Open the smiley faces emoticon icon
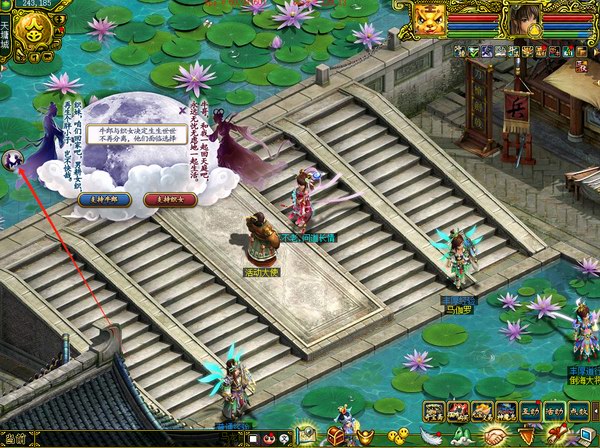Image resolution: width=600 pixels, height=448 pixels. [x=398, y=436]
